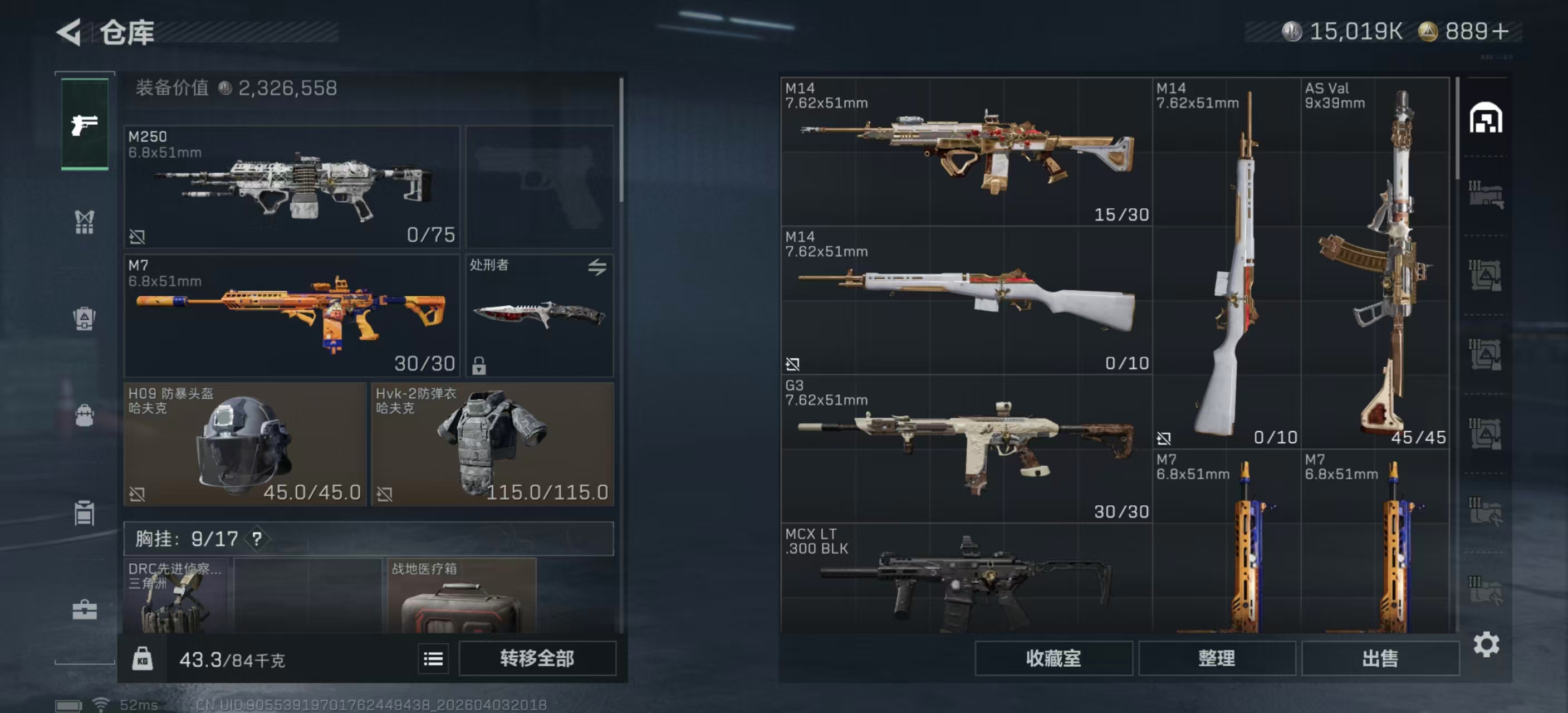The image size is (1568, 713).
Task: Select the MCX LT .300 BLK rifle
Action: (x=966, y=578)
